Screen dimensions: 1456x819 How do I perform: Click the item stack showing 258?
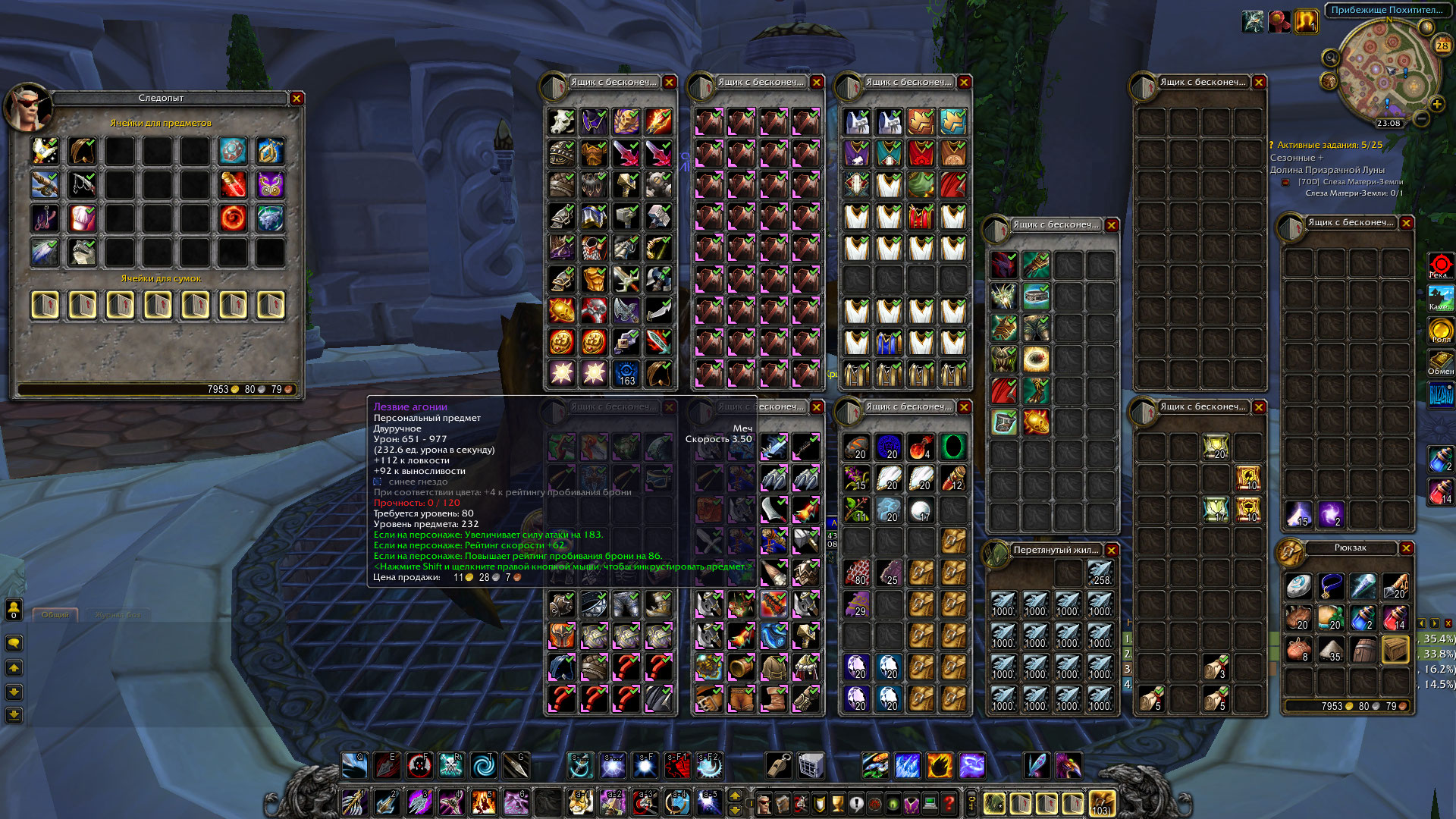1100,573
